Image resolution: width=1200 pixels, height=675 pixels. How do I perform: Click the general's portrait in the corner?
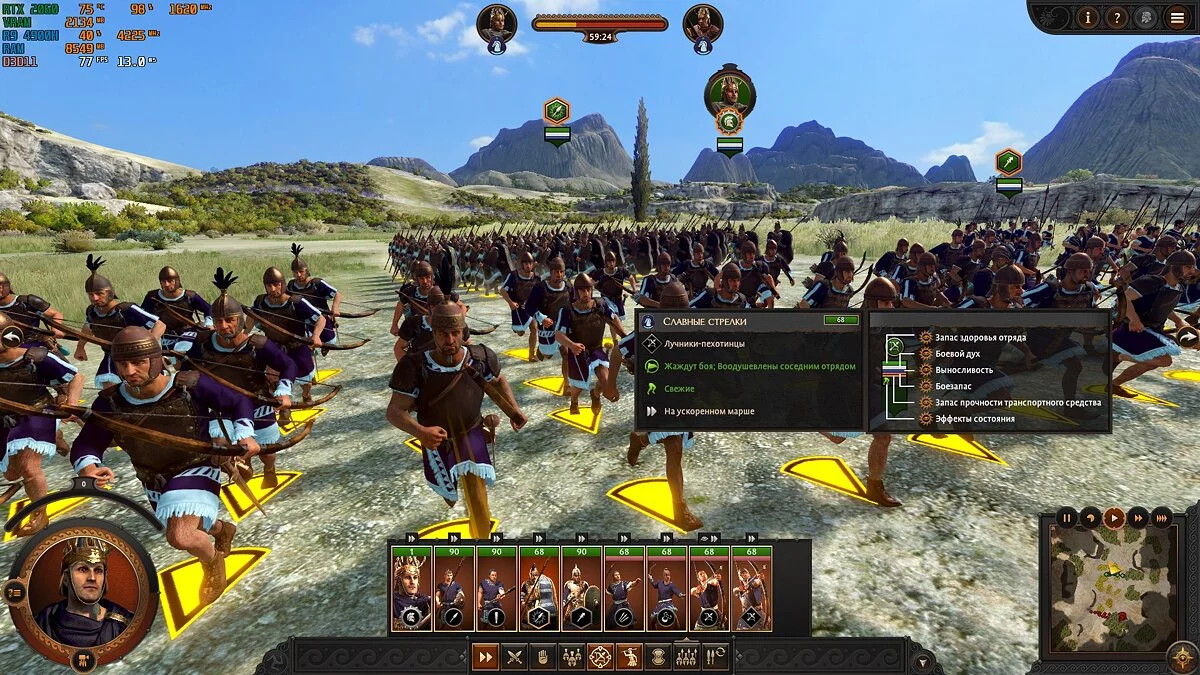(x=83, y=590)
